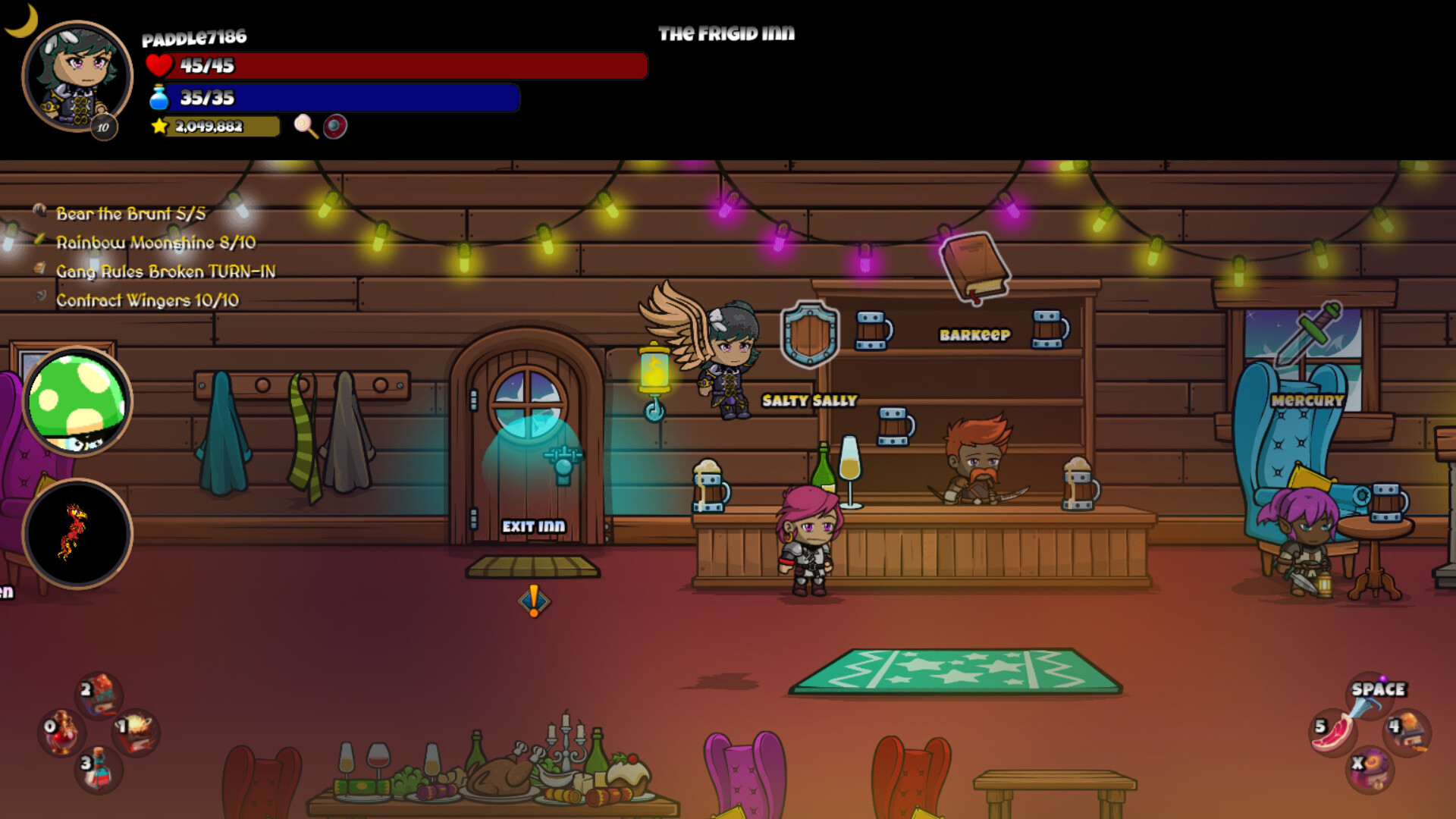Image resolution: width=1456 pixels, height=819 pixels.
Task: Select the health potion bound to key 0
Action: (64, 732)
